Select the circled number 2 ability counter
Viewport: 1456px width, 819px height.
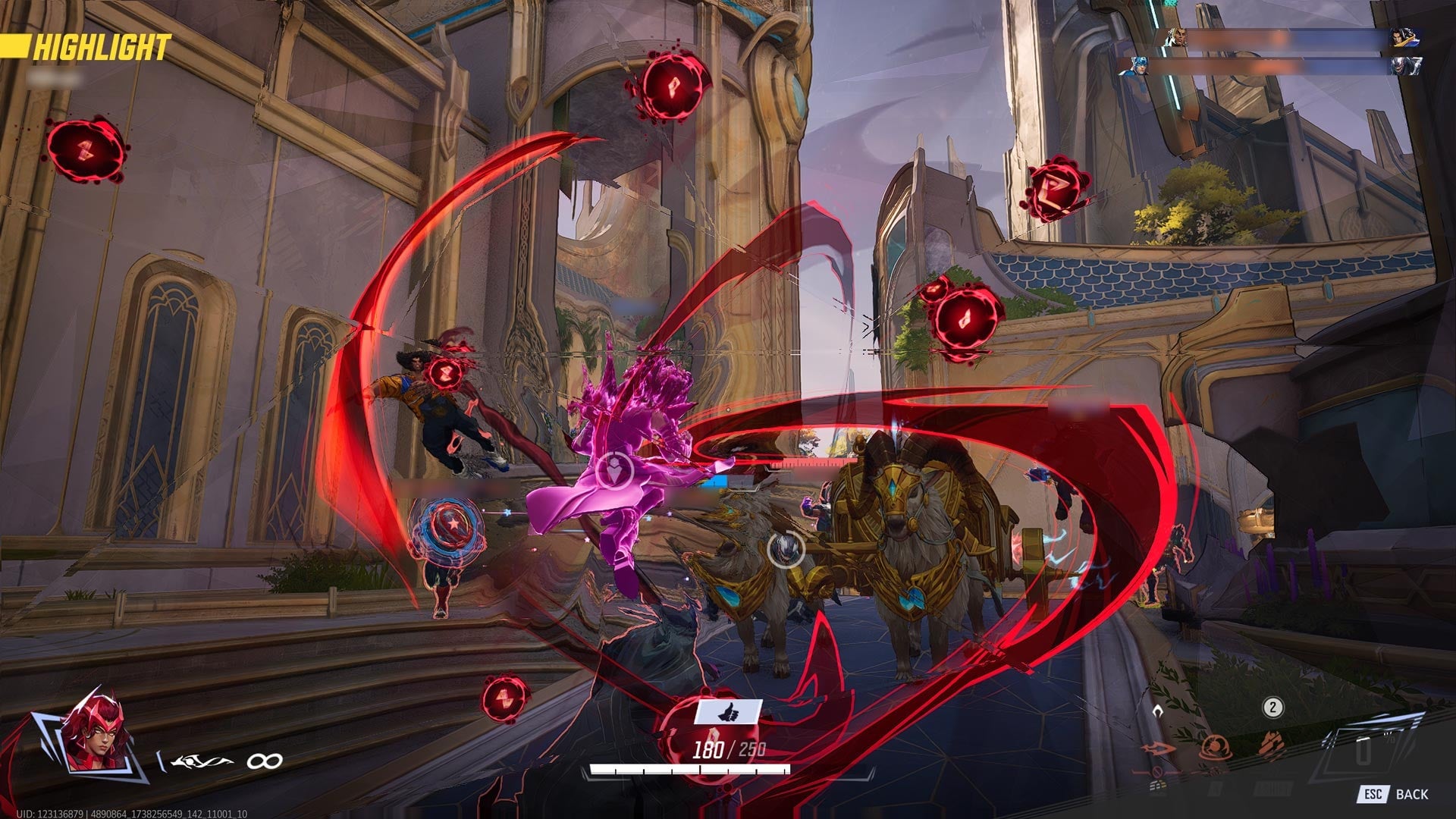pos(1272,708)
